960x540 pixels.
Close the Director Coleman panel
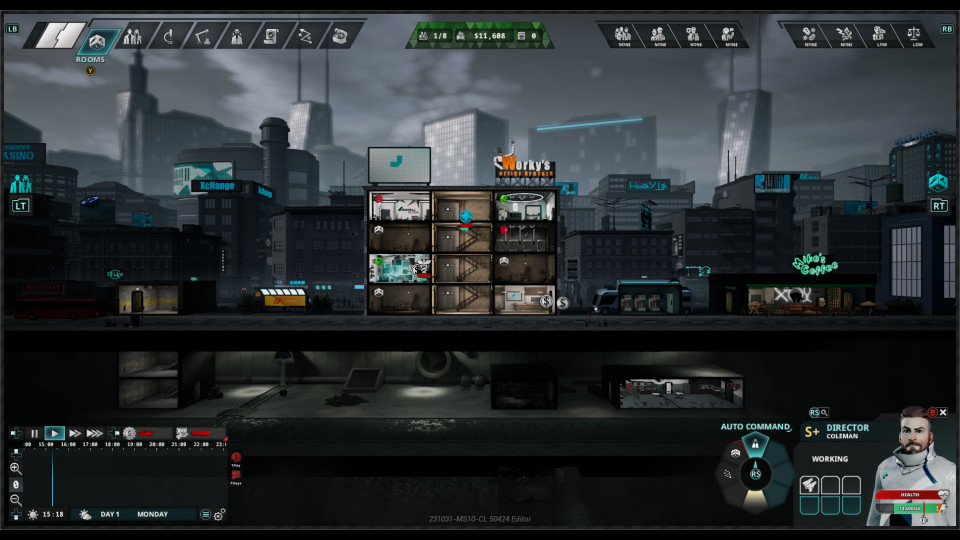tap(943, 412)
